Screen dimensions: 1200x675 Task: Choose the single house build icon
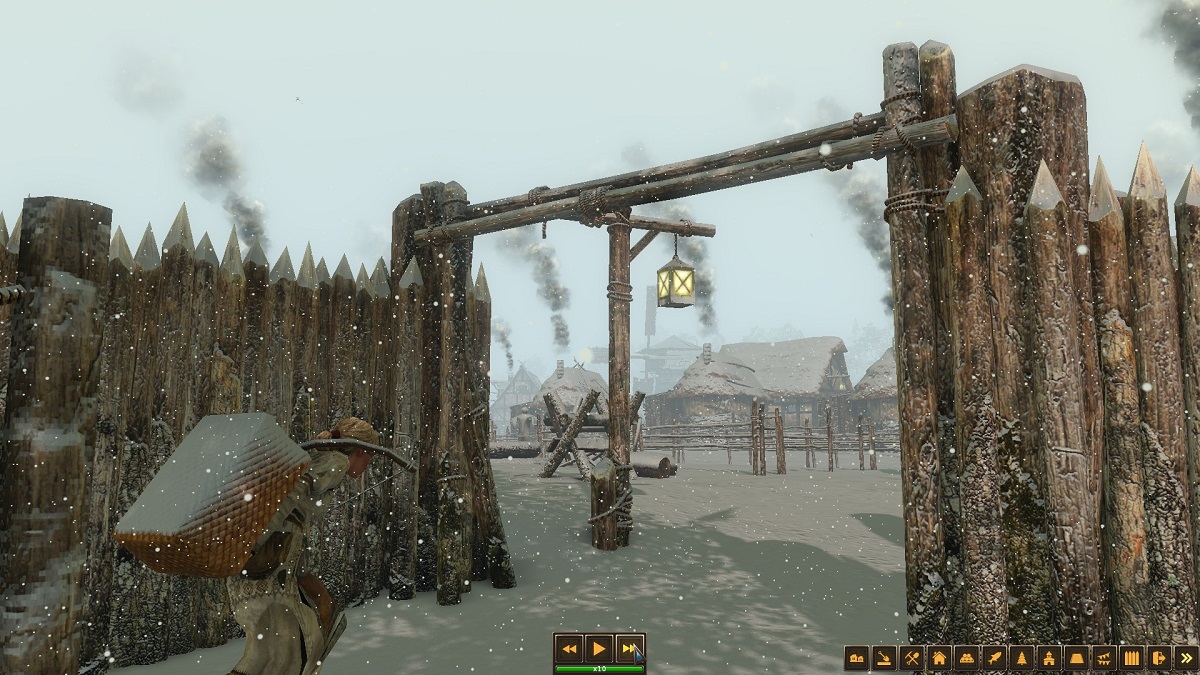pos(939,658)
